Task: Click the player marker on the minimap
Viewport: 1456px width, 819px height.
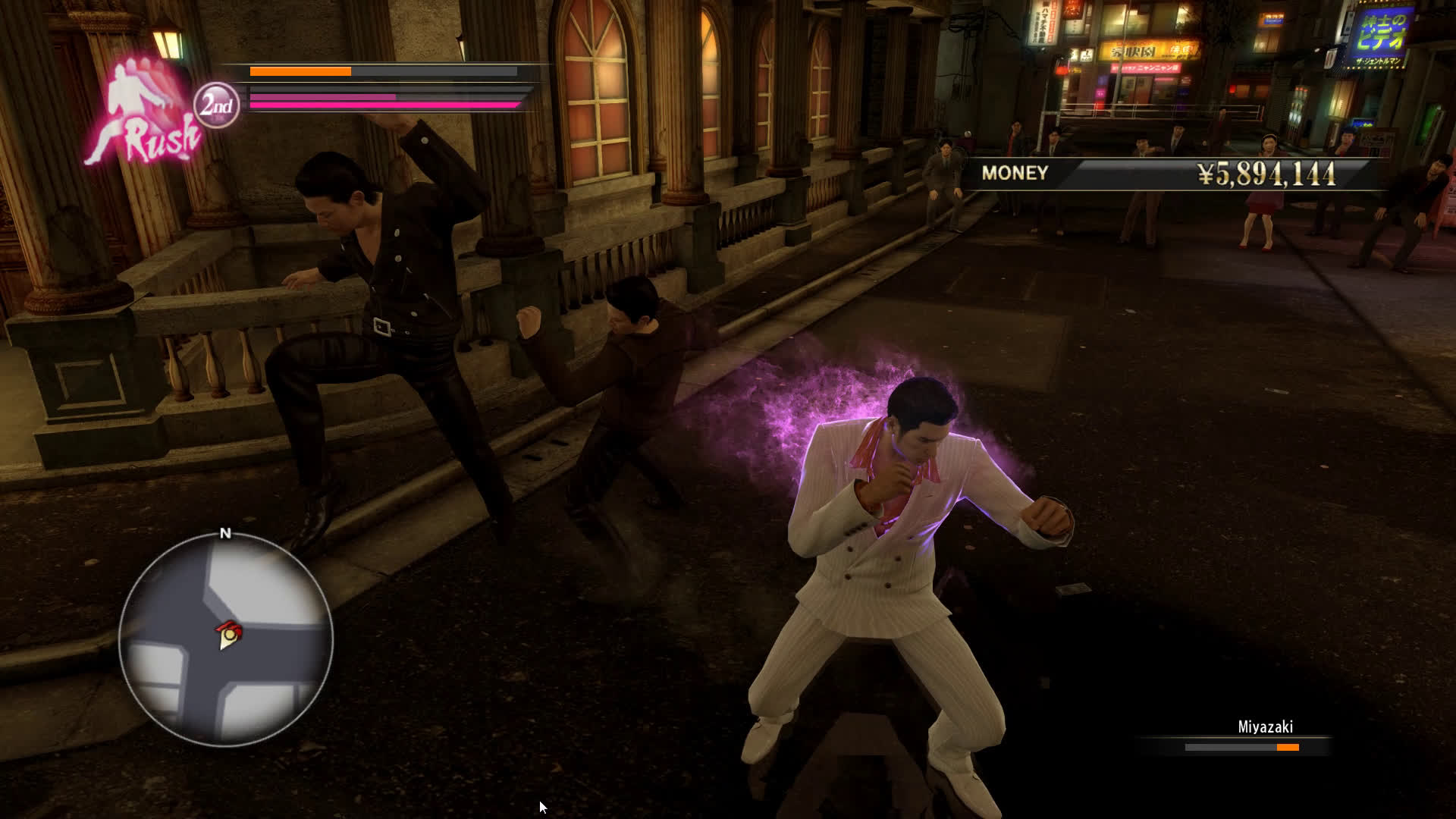Action: (227, 635)
